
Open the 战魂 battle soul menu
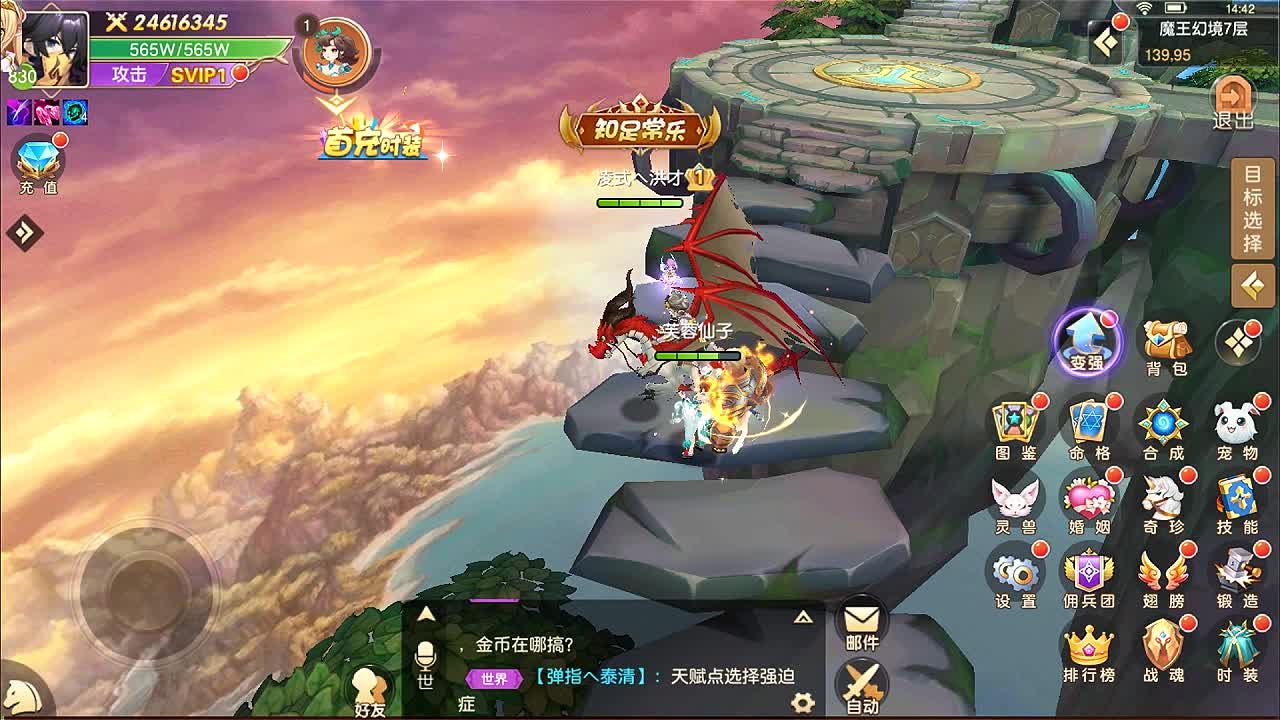click(x=1163, y=652)
